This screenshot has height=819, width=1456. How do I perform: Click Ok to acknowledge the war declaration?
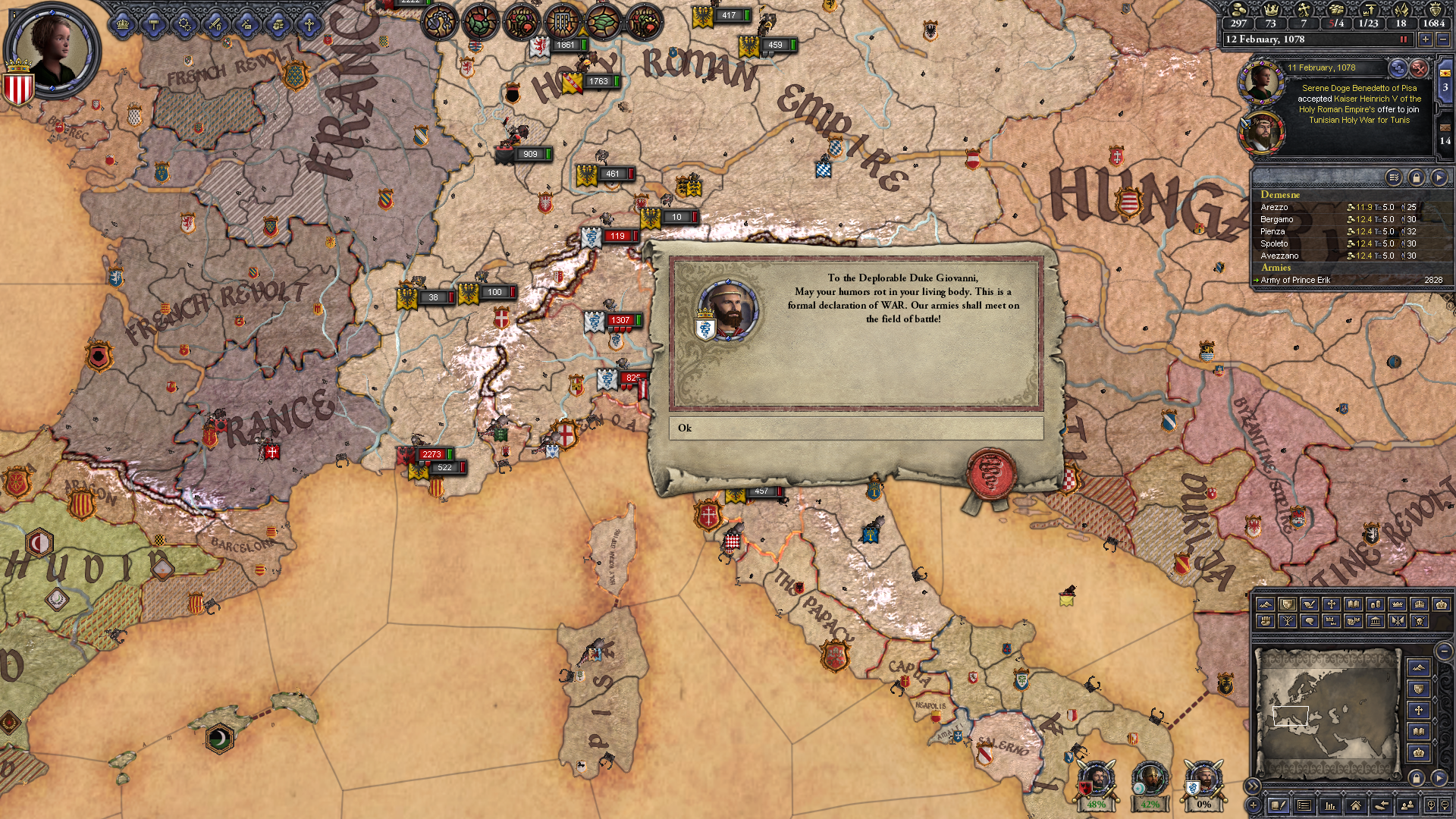[x=855, y=428]
